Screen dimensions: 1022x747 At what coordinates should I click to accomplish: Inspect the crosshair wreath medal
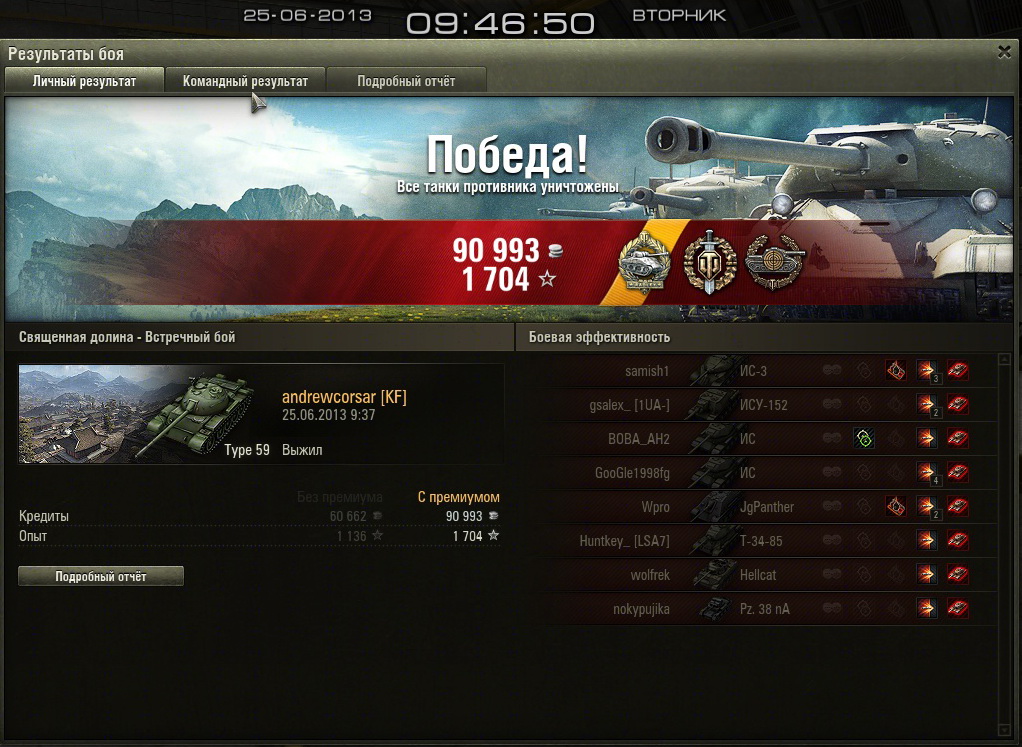771,263
